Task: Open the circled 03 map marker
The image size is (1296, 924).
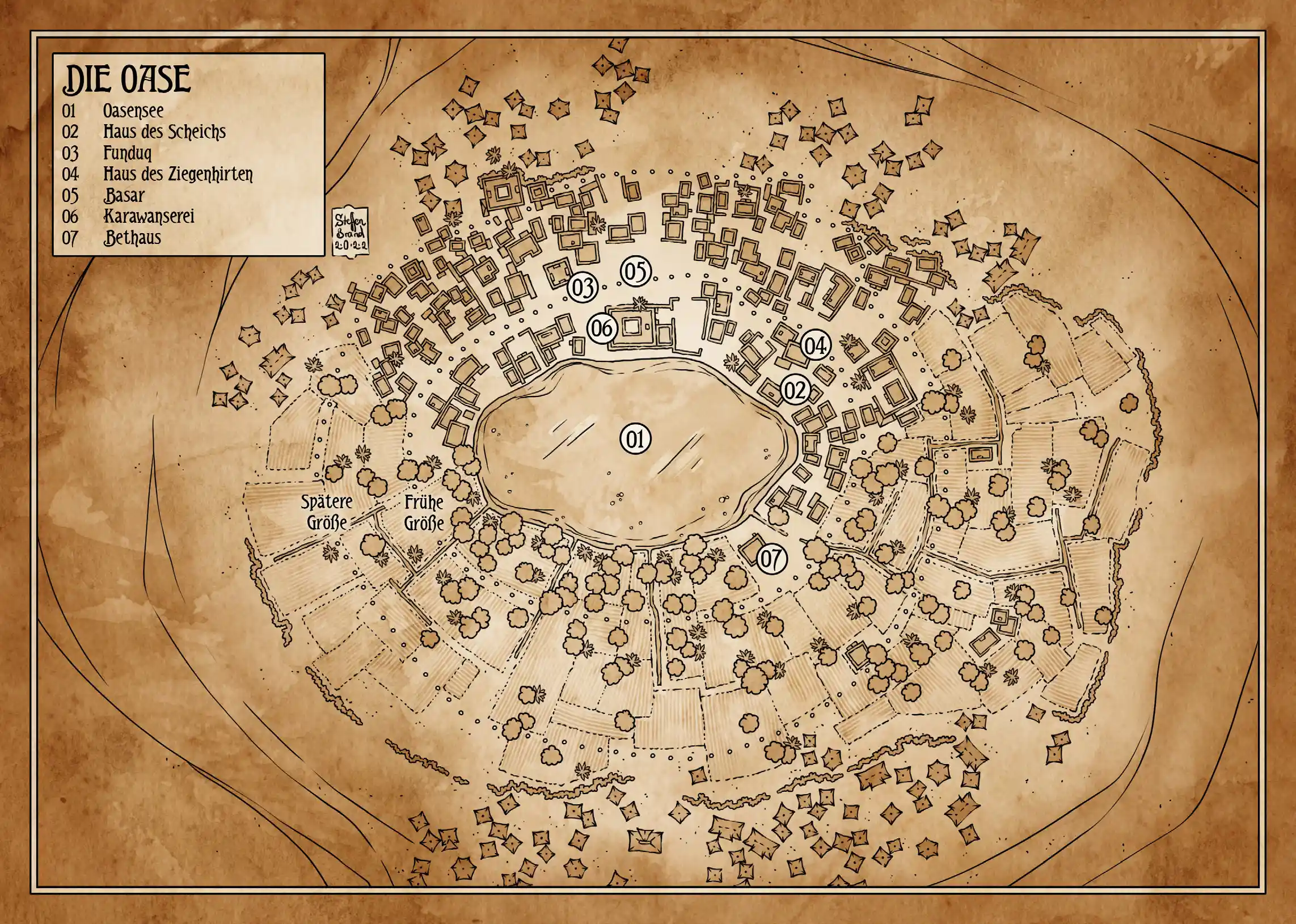Action: point(582,288)
